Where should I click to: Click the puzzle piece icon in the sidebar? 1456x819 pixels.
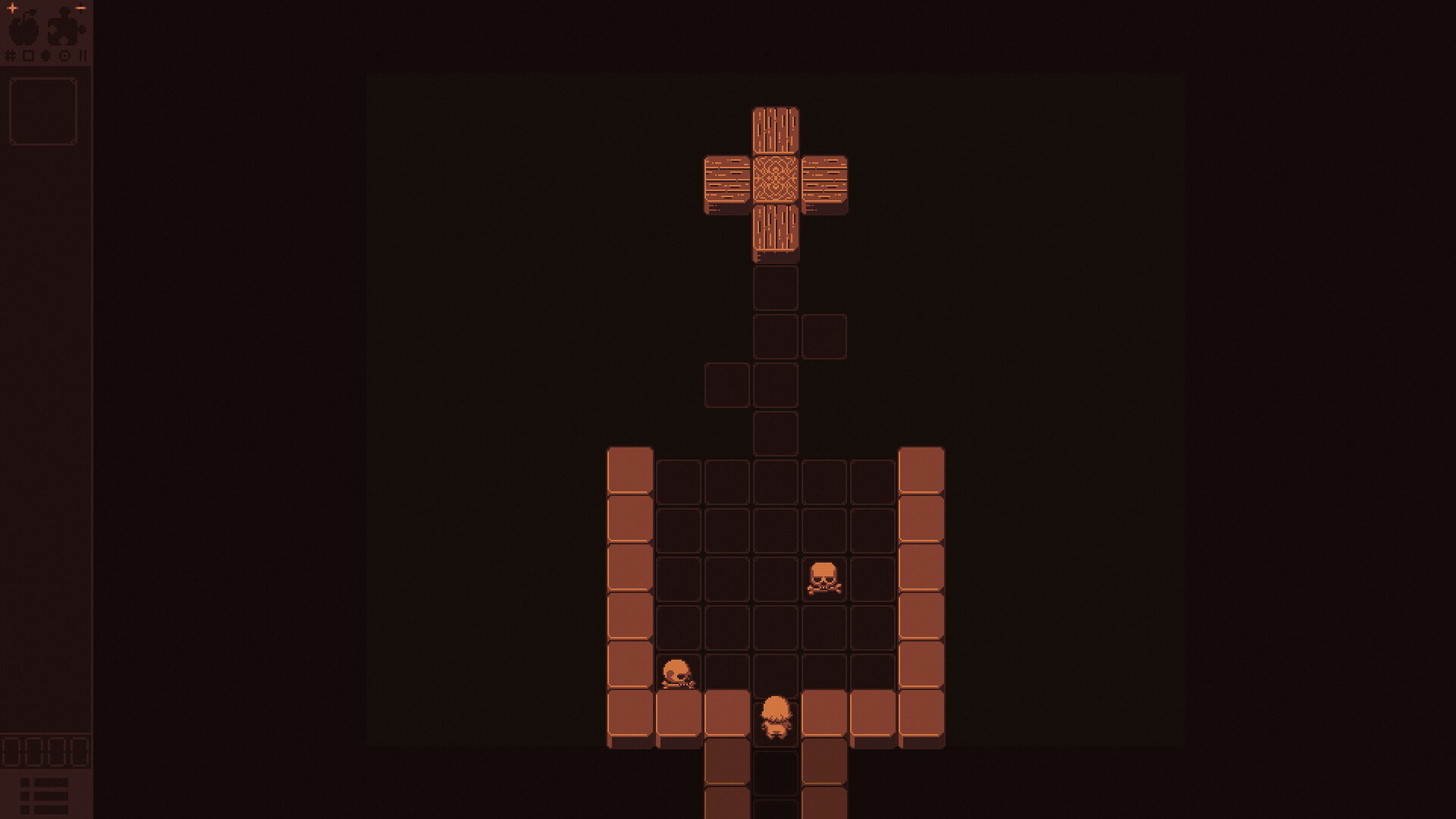(x=63, y=29)
